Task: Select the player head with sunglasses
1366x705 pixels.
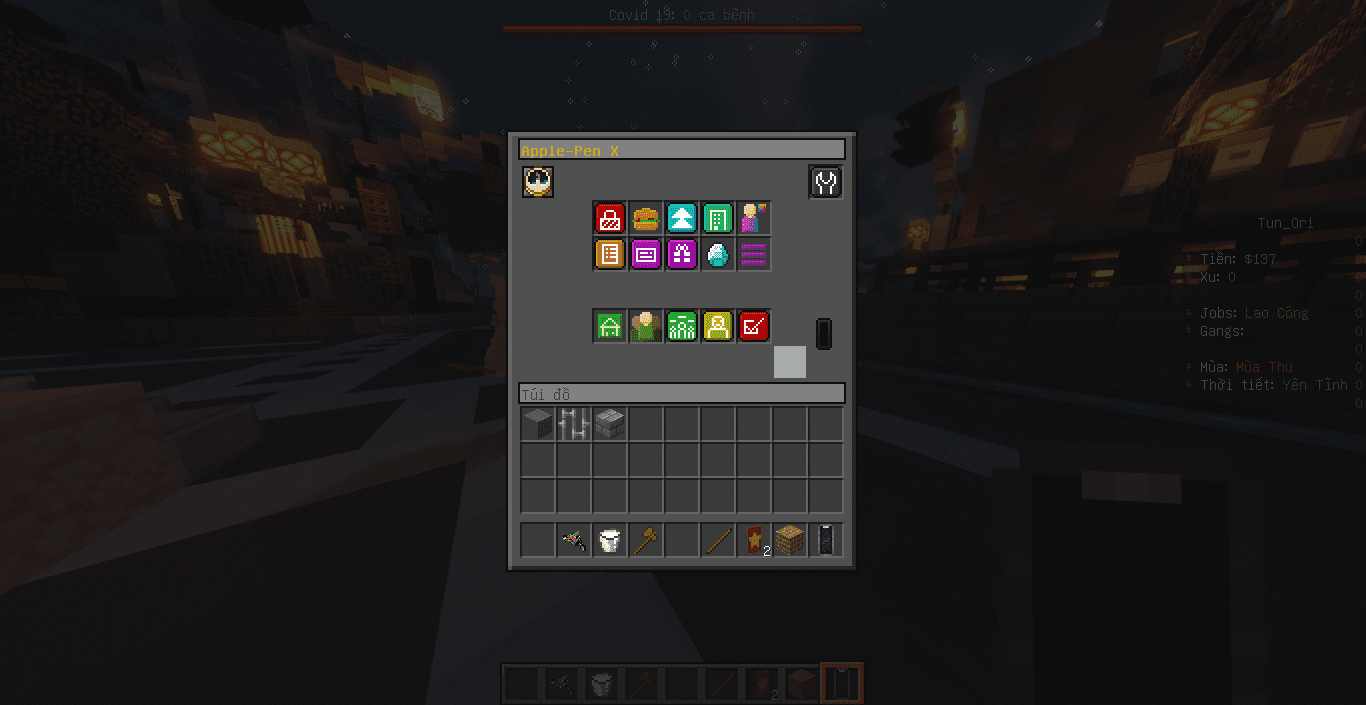Action: tap(538, 182)
